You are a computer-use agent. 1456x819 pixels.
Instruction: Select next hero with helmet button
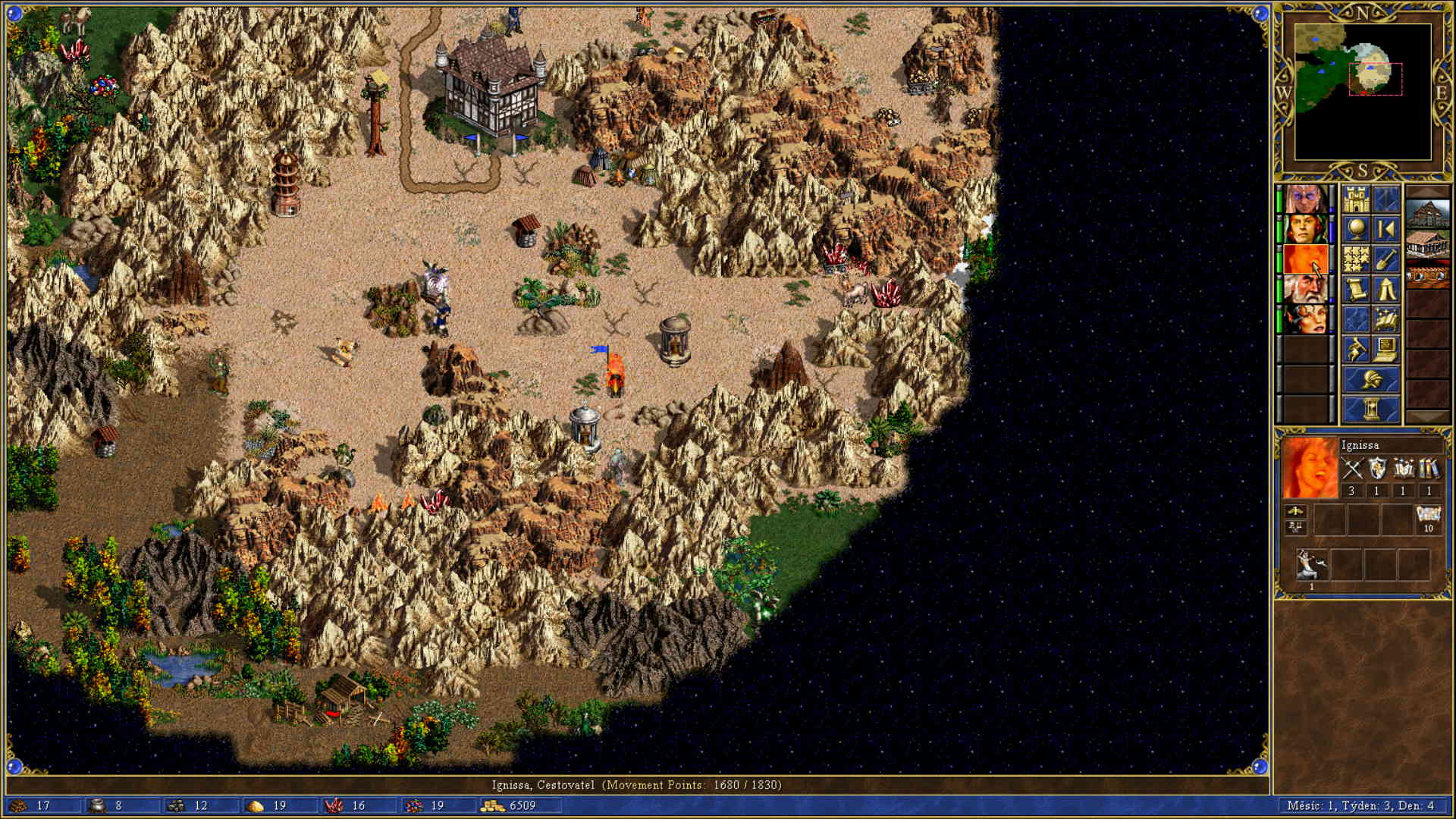tap(1371, 379)
